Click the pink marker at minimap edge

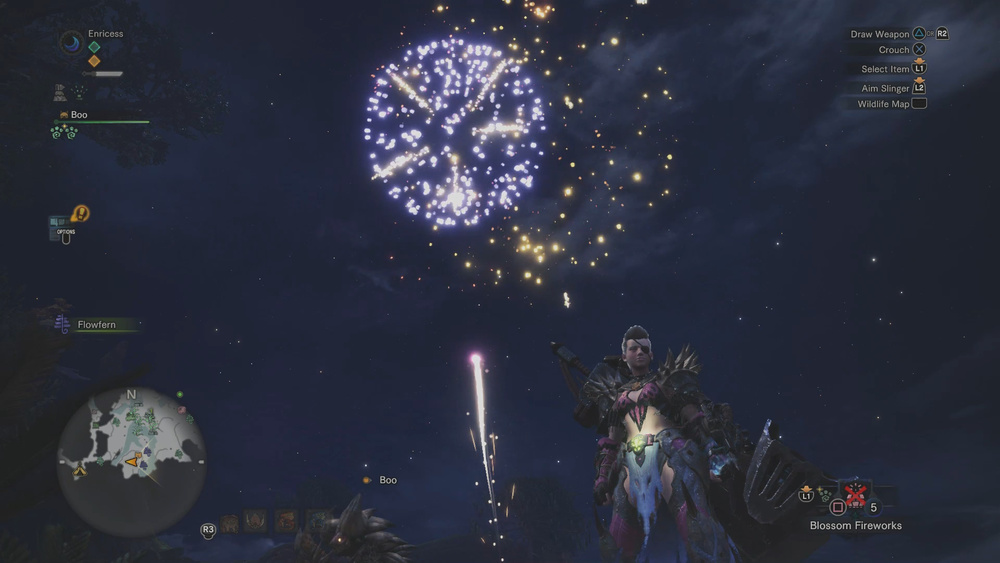click(x=183, y=409)
